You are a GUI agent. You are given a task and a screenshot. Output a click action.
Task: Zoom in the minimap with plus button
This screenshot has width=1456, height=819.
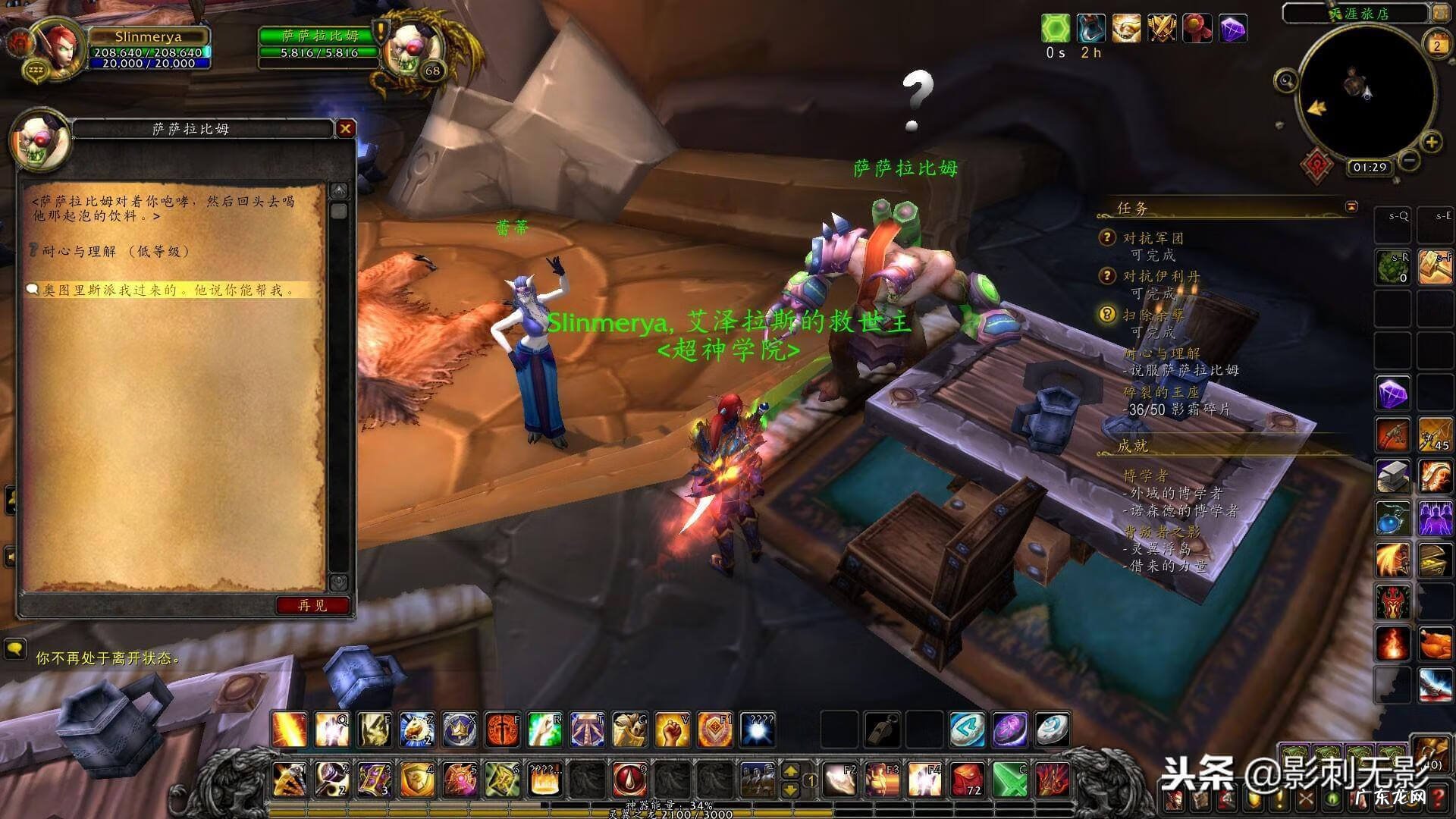[x=1431, y=143]
